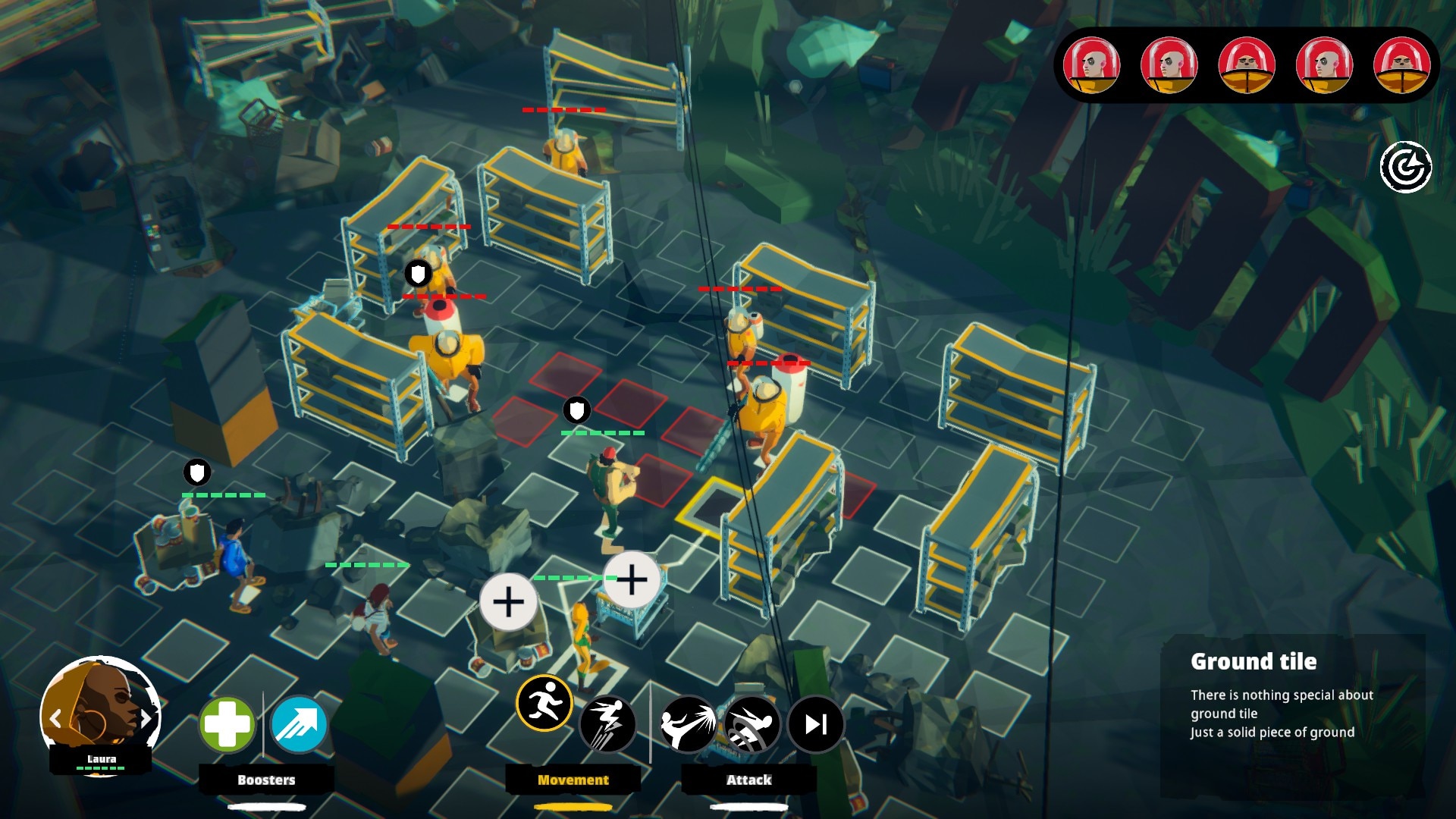Choose the lightning dash movement ability
The width and height of the screenshot is (1456, 819).
607,724
